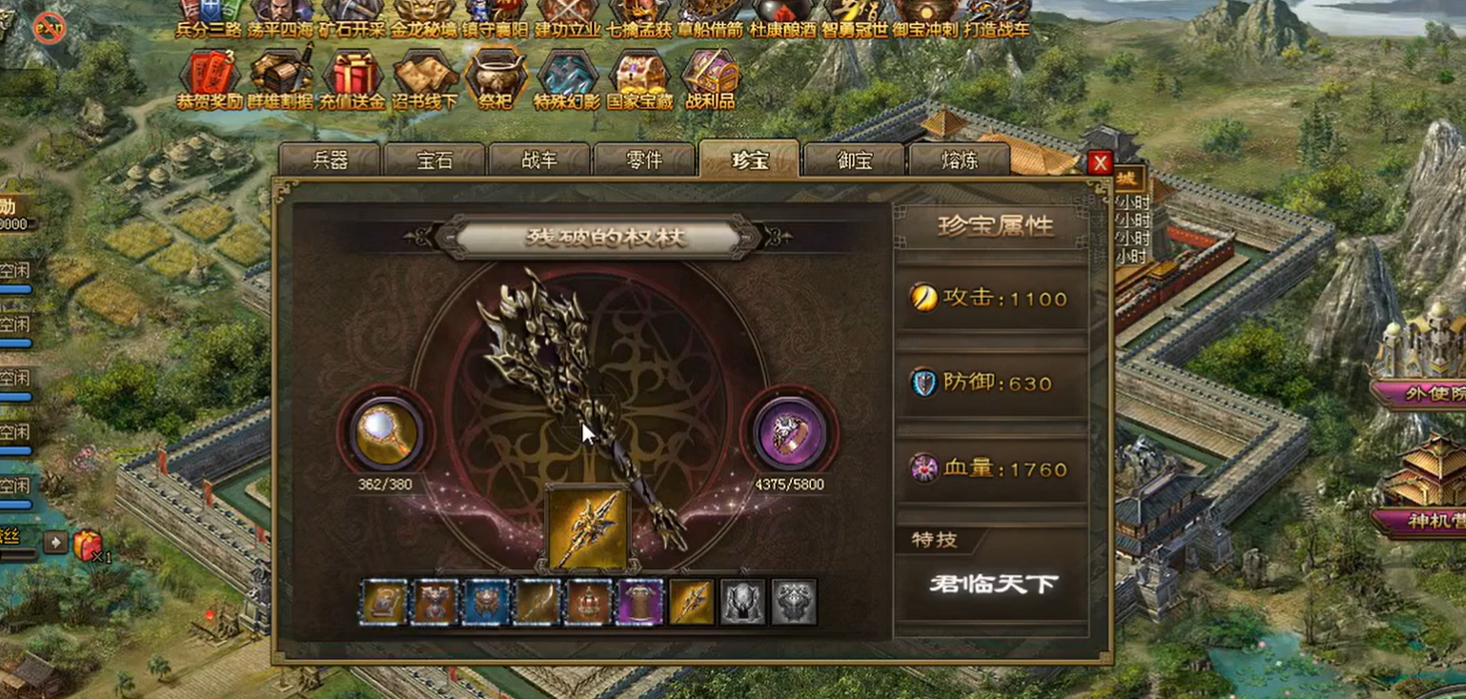Open the 特殊幻影 special phantom icon
This screenshot has width=1466, height=699.
click(567, 78)
